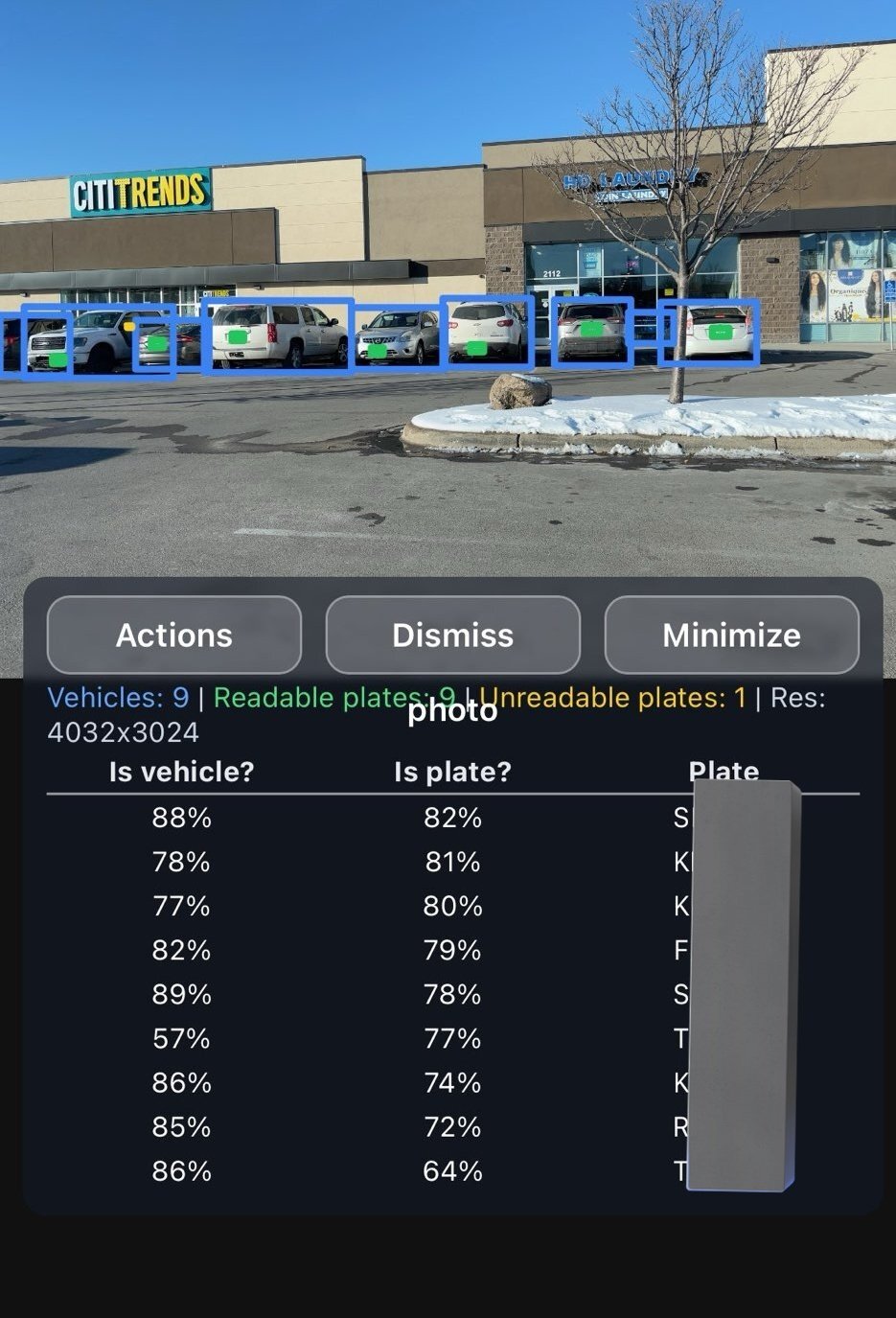Open the Actions menu
Viewport: 896px width, 1318px height.
[173, 635]
